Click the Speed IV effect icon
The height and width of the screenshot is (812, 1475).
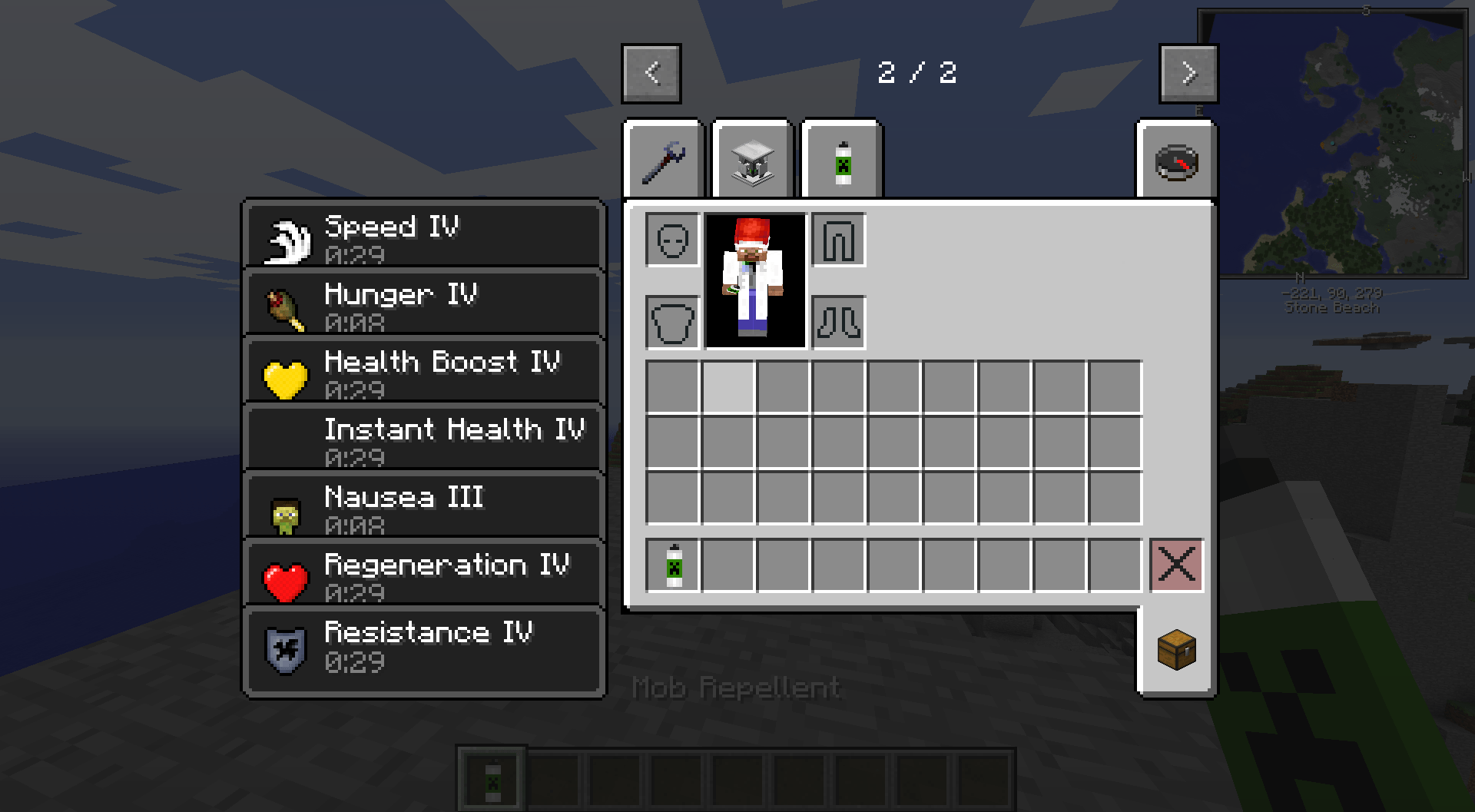click(288, 238)
